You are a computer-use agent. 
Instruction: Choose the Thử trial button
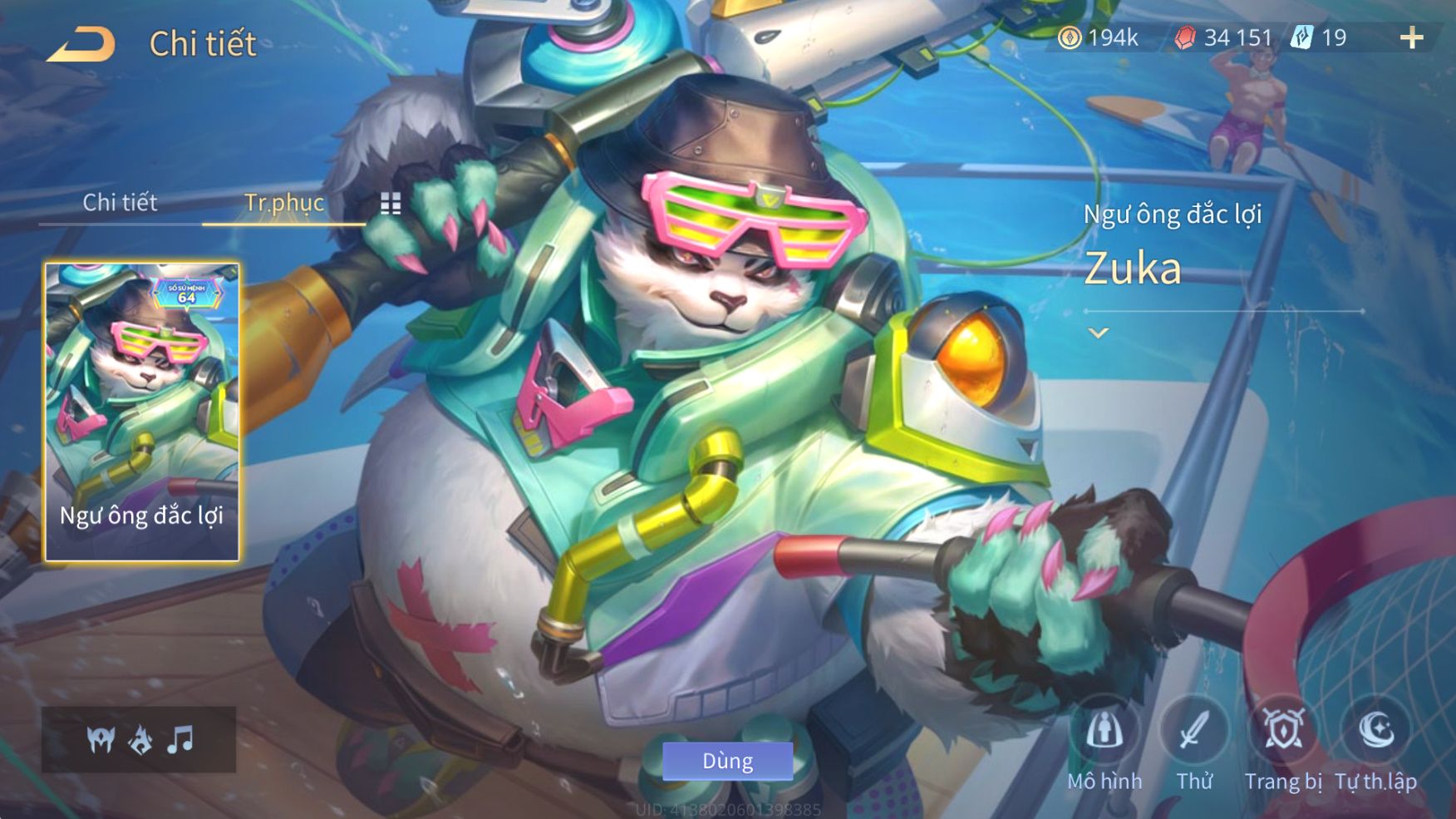1194,744
